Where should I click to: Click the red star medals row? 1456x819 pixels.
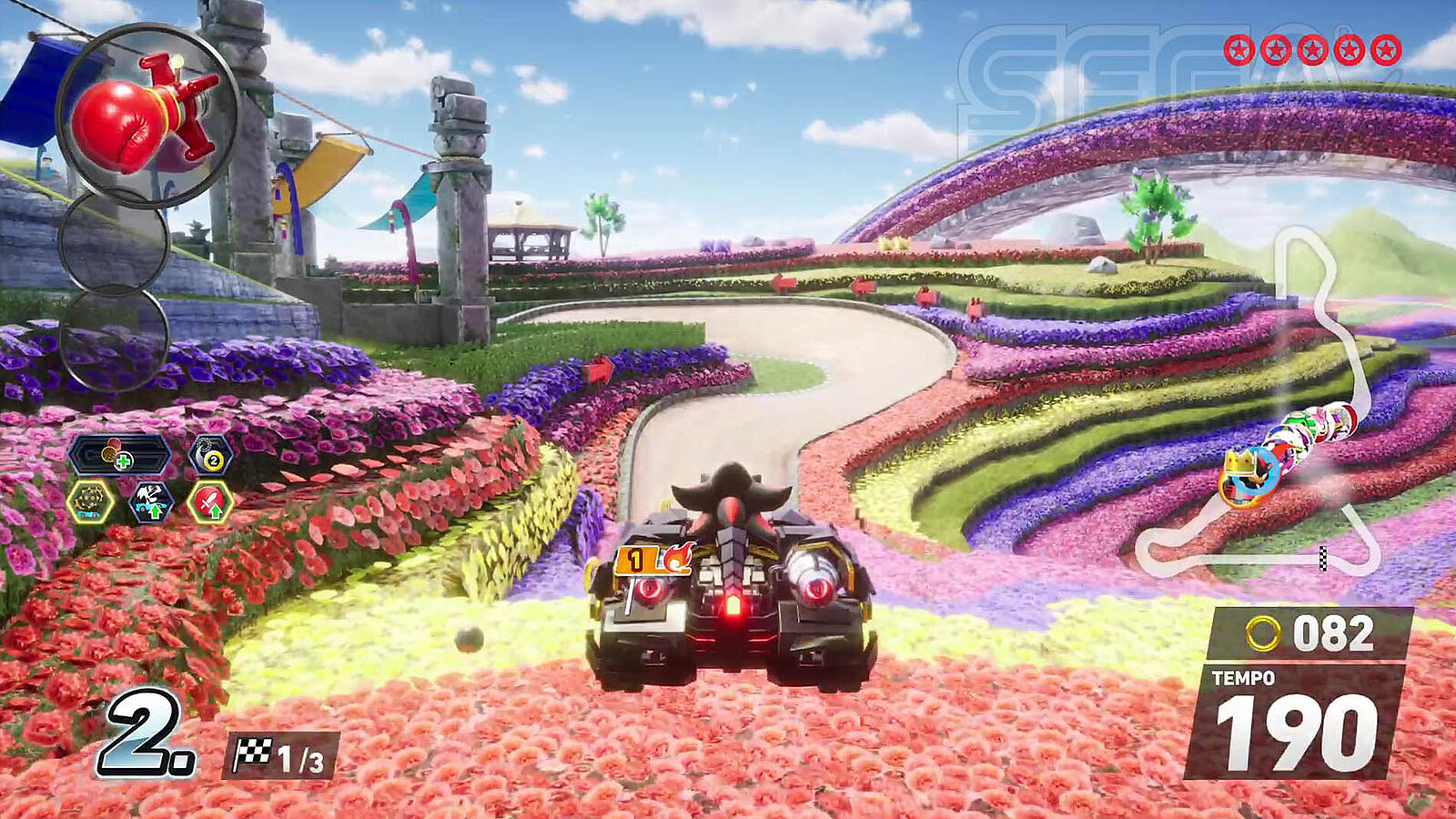pos(1312,50)
